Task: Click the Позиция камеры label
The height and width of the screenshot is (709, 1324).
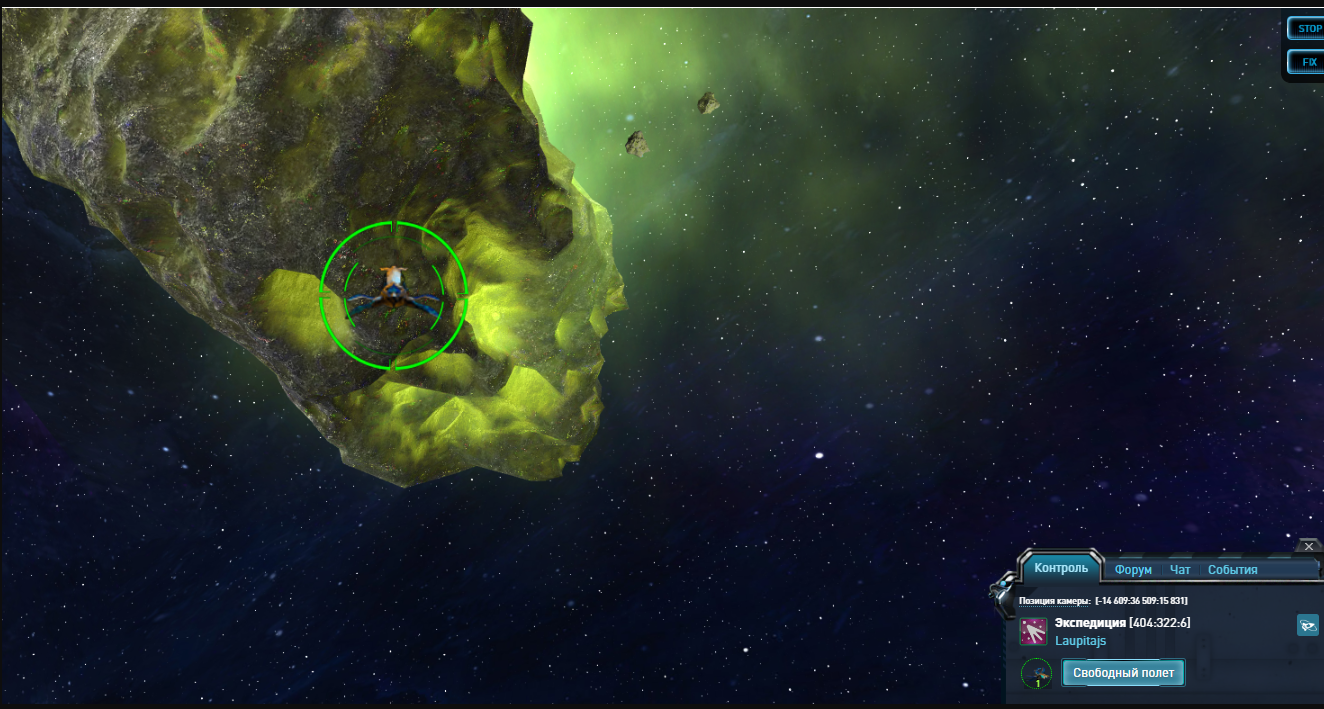Action: [1054, 601]
